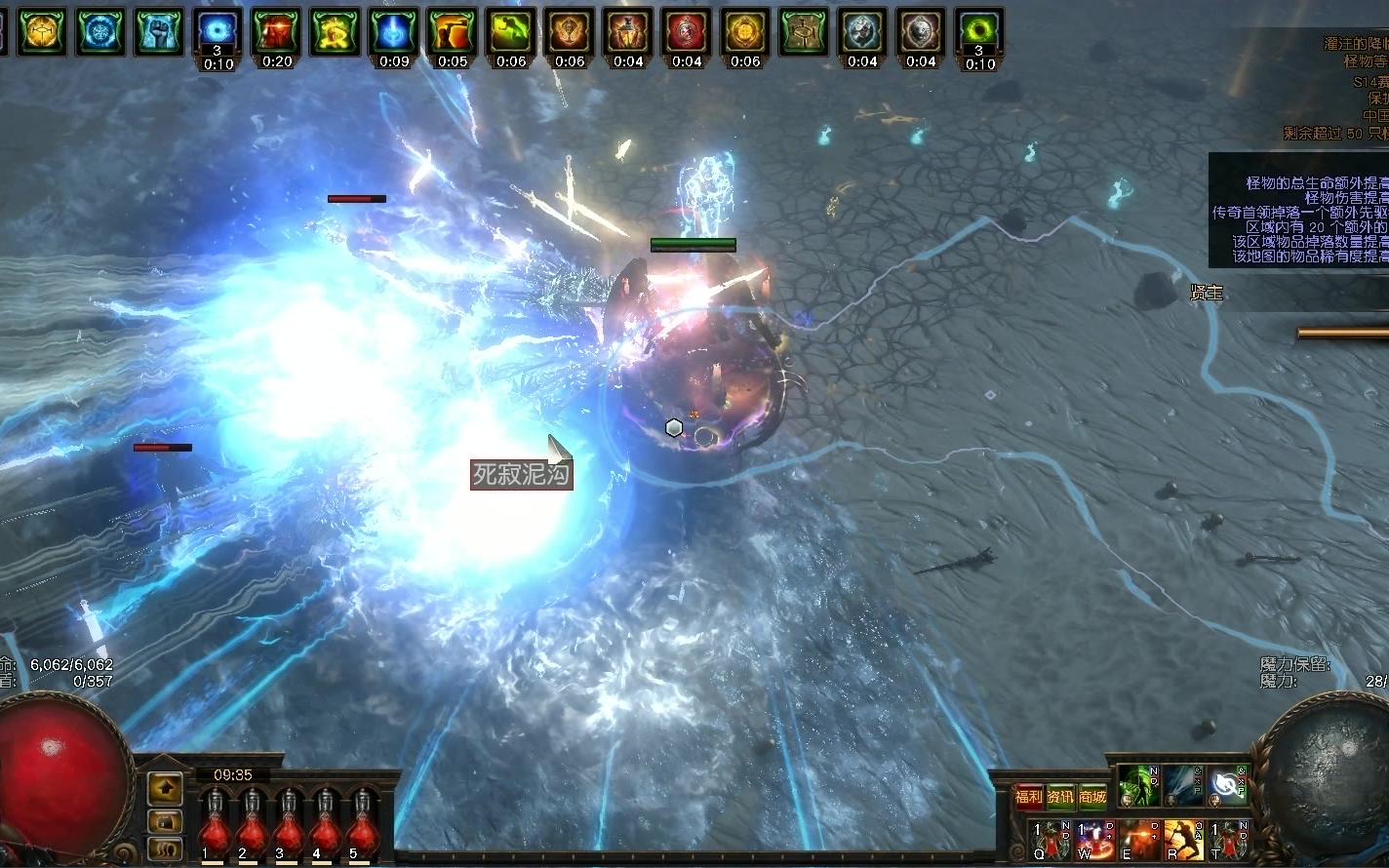Click the middle house-icon button beside flasks
Screen dimensions: 1389x868
(x=165, y=819)
